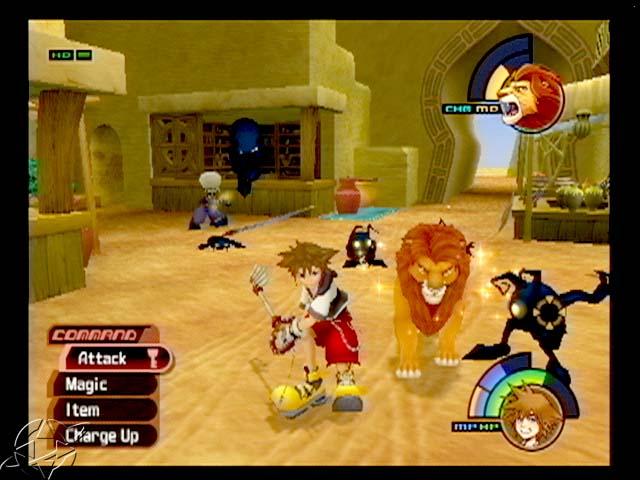This screenshot has width=640, height=480.
Task: Choose Magic from the command menu
Action: tap(100, 384)
